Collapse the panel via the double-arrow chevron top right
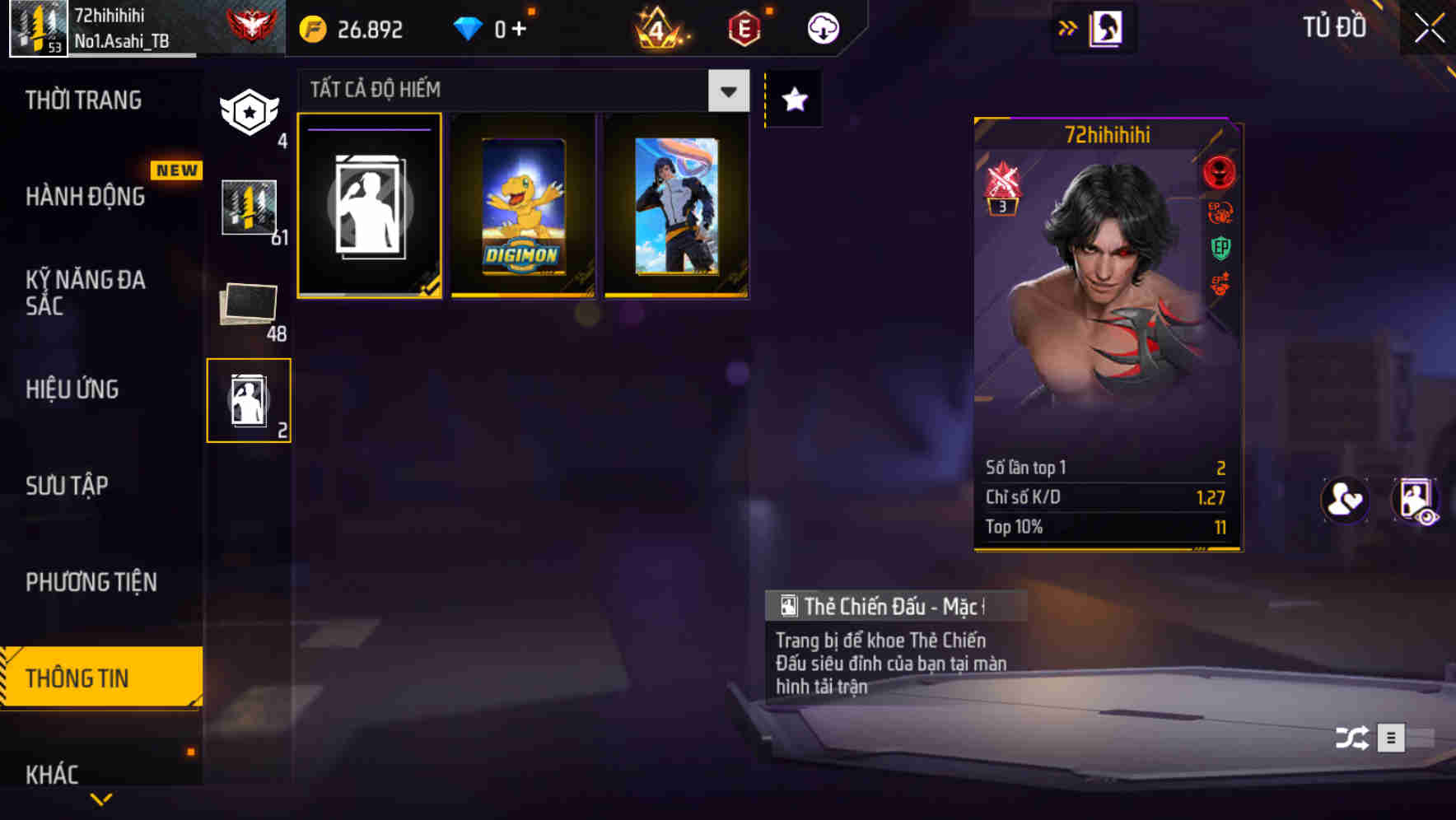 point(1068,26)
